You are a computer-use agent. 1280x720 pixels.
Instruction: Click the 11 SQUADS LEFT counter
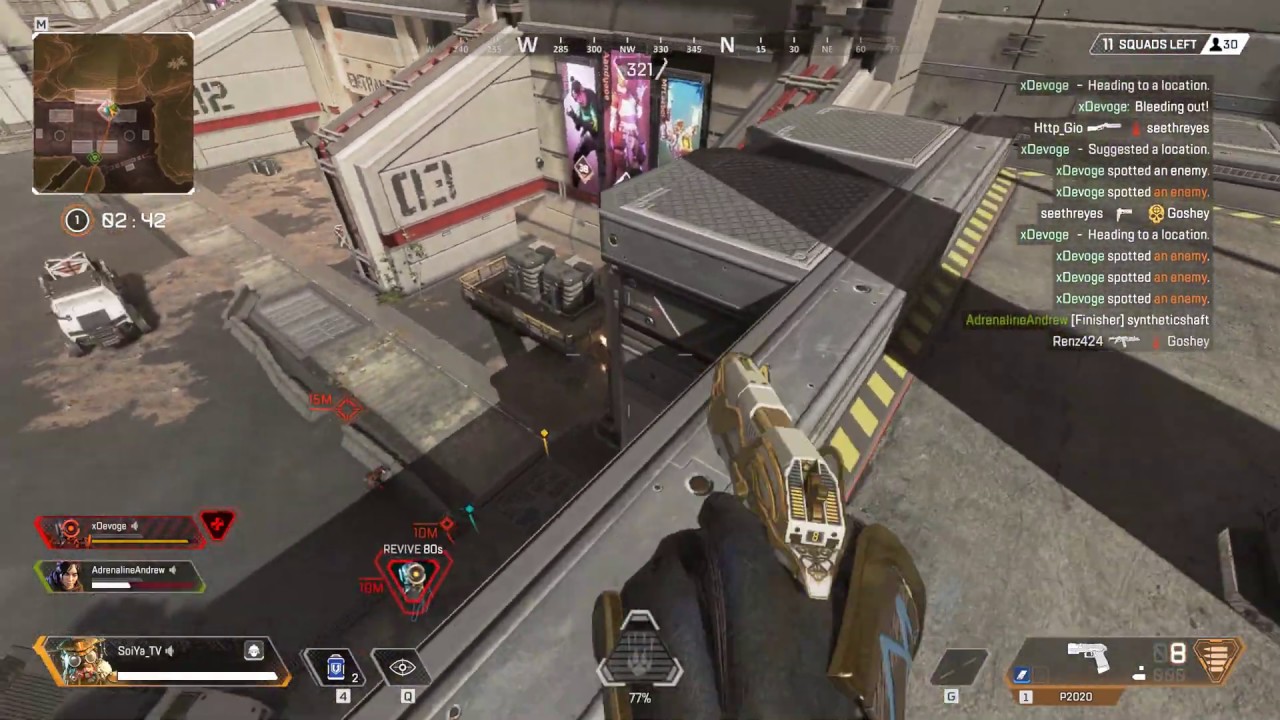(1150, 44)
